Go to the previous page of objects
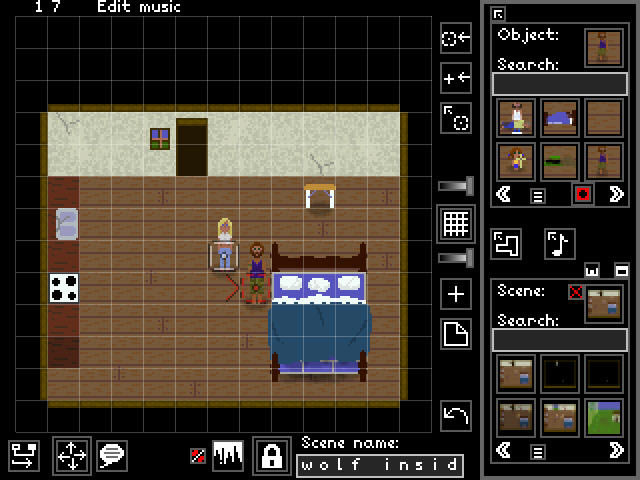This screenshot has width=640, height=480. pos(504,194)
